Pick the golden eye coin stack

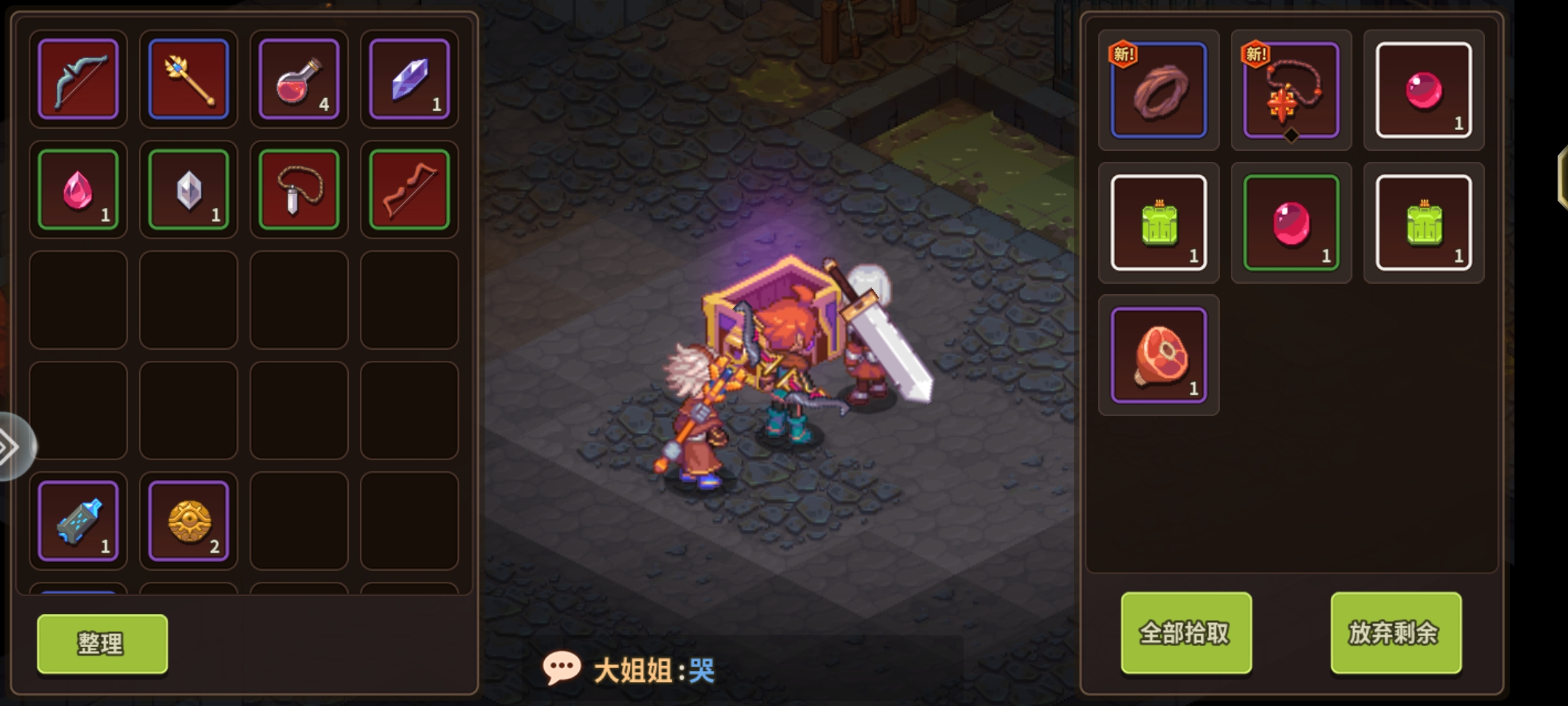pyautogui.click(x=189, y=521)
